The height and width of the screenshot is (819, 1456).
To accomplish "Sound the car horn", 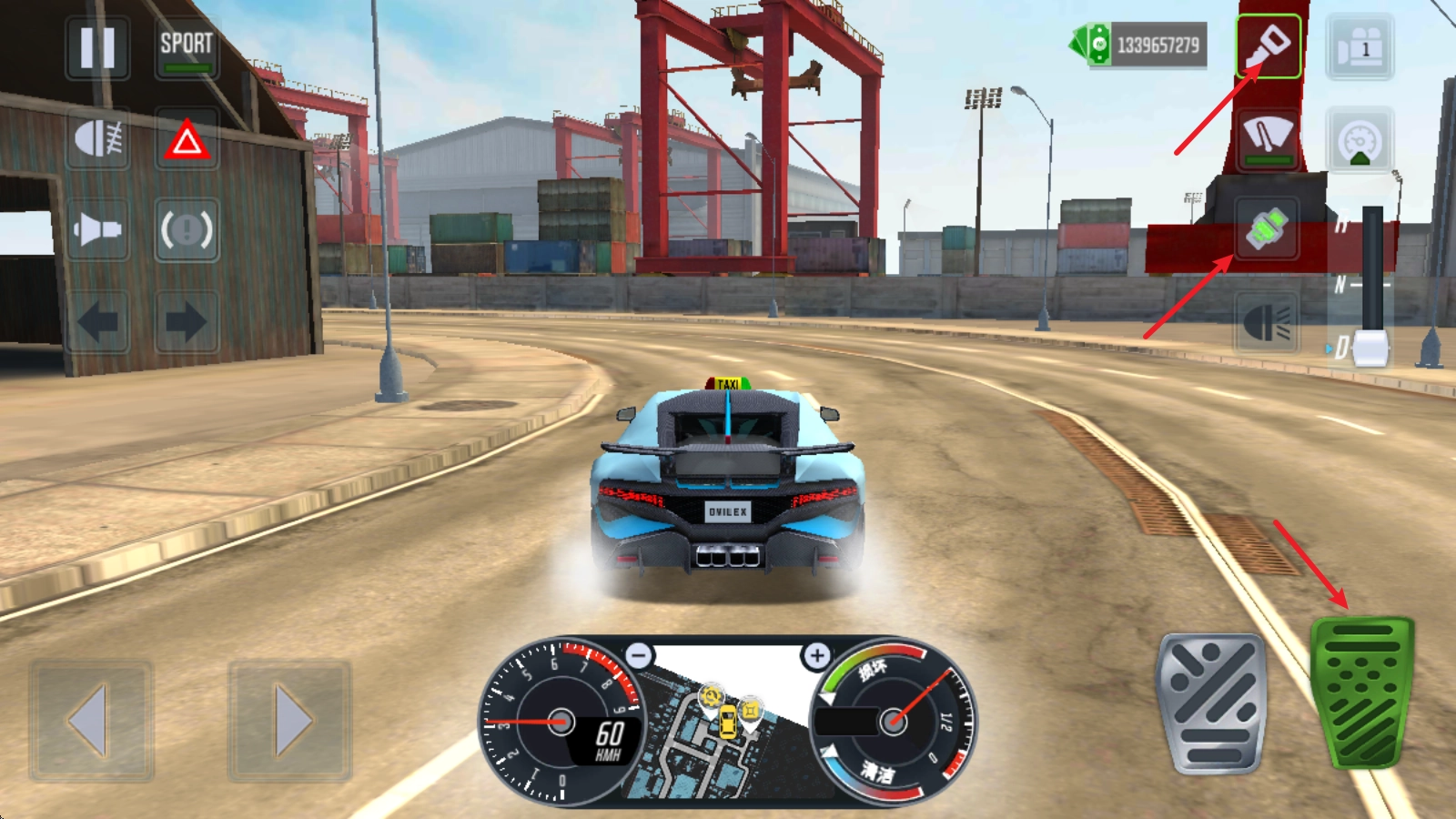I will click(x=97, y=229).
